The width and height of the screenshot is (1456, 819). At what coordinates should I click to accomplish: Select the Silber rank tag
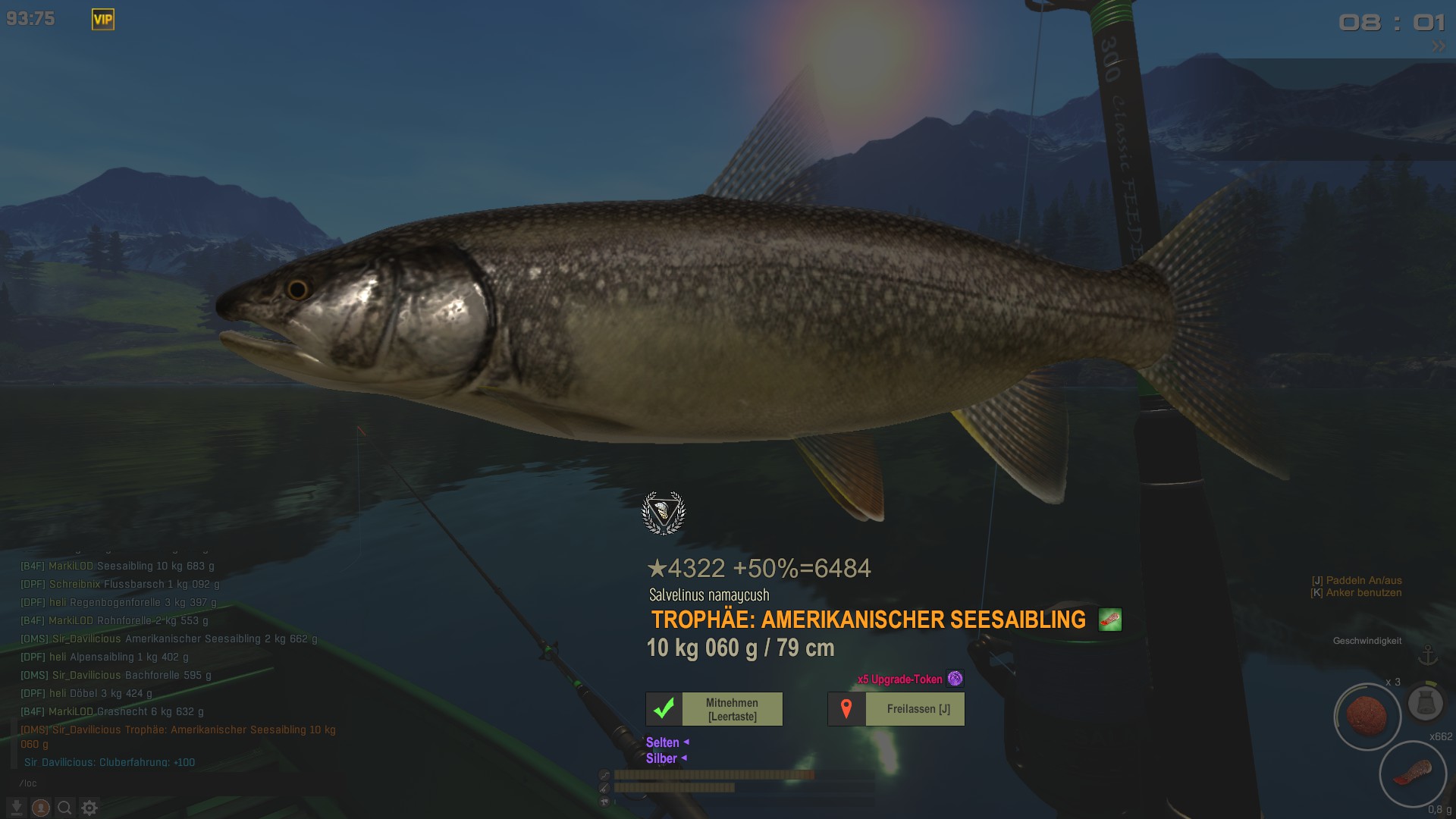point(661,758)
